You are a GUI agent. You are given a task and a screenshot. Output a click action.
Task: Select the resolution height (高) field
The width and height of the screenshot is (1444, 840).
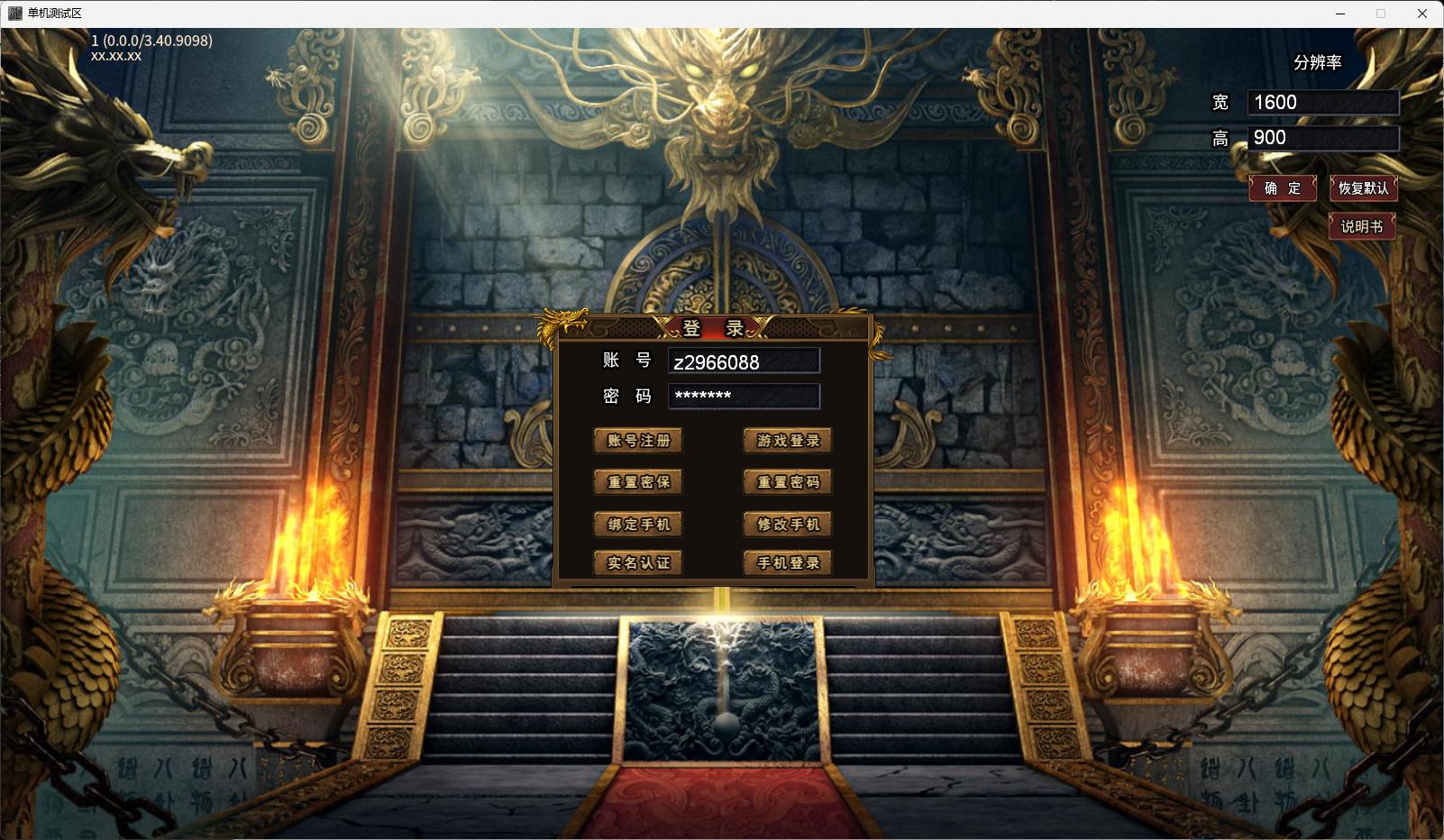click(x=1322, y=138)
